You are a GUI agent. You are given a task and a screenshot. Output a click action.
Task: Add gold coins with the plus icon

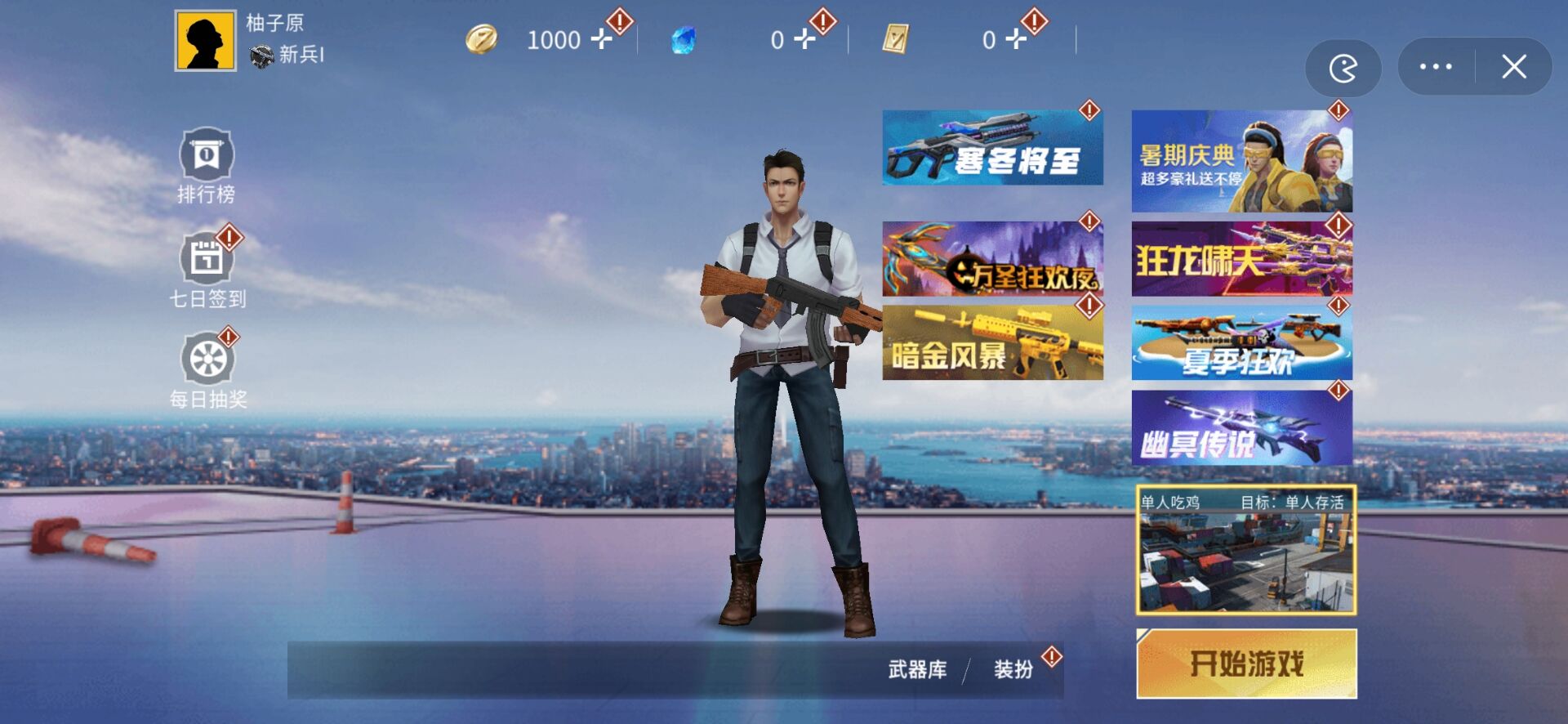coord(602,39)
